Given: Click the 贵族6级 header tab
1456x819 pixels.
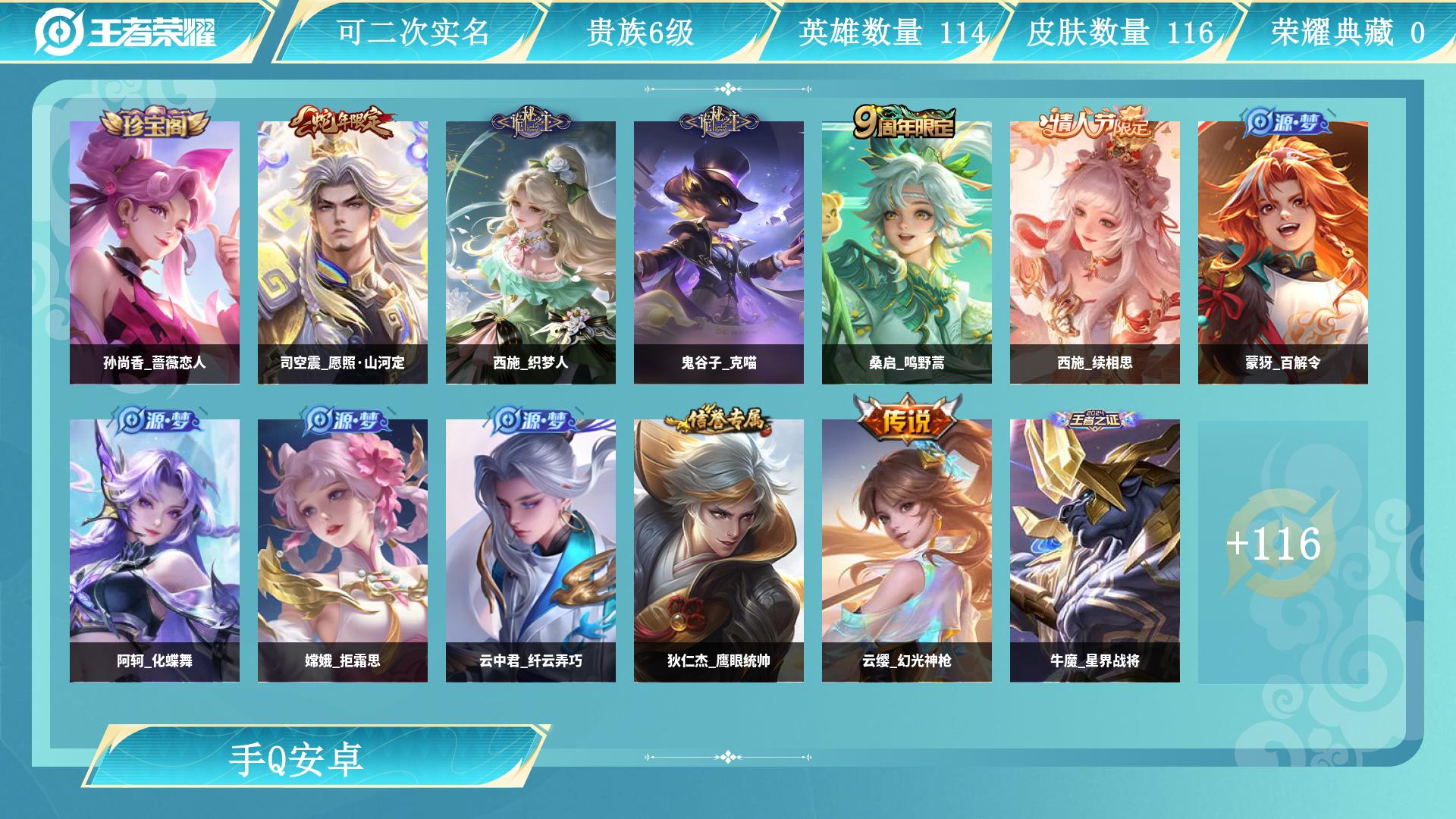Looking at the screenshot, I should (x=640, y=32).
